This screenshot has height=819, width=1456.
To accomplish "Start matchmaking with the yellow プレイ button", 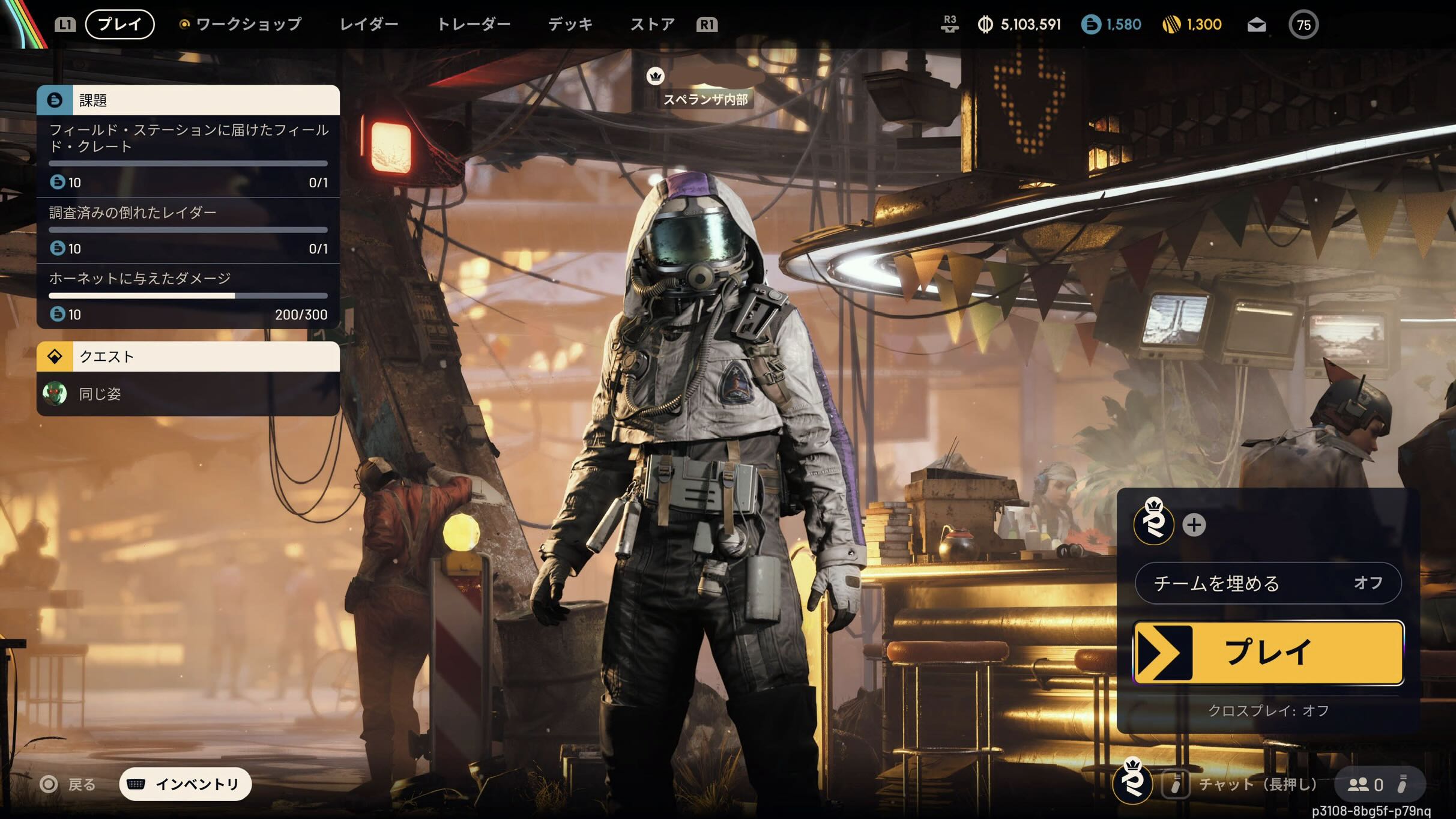I will (1268, 653).
